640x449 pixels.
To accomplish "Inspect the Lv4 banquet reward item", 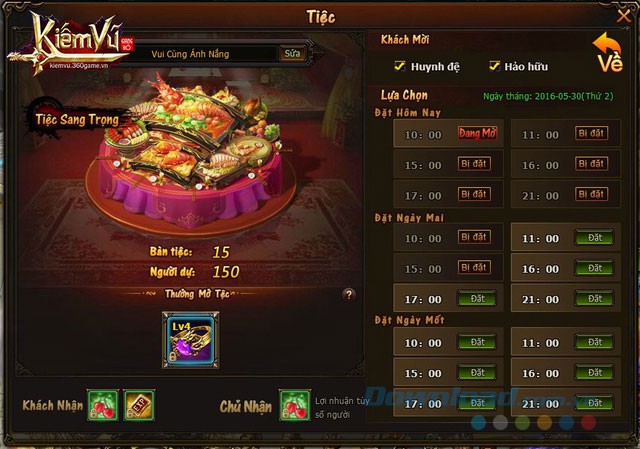I will coord(188,338).
